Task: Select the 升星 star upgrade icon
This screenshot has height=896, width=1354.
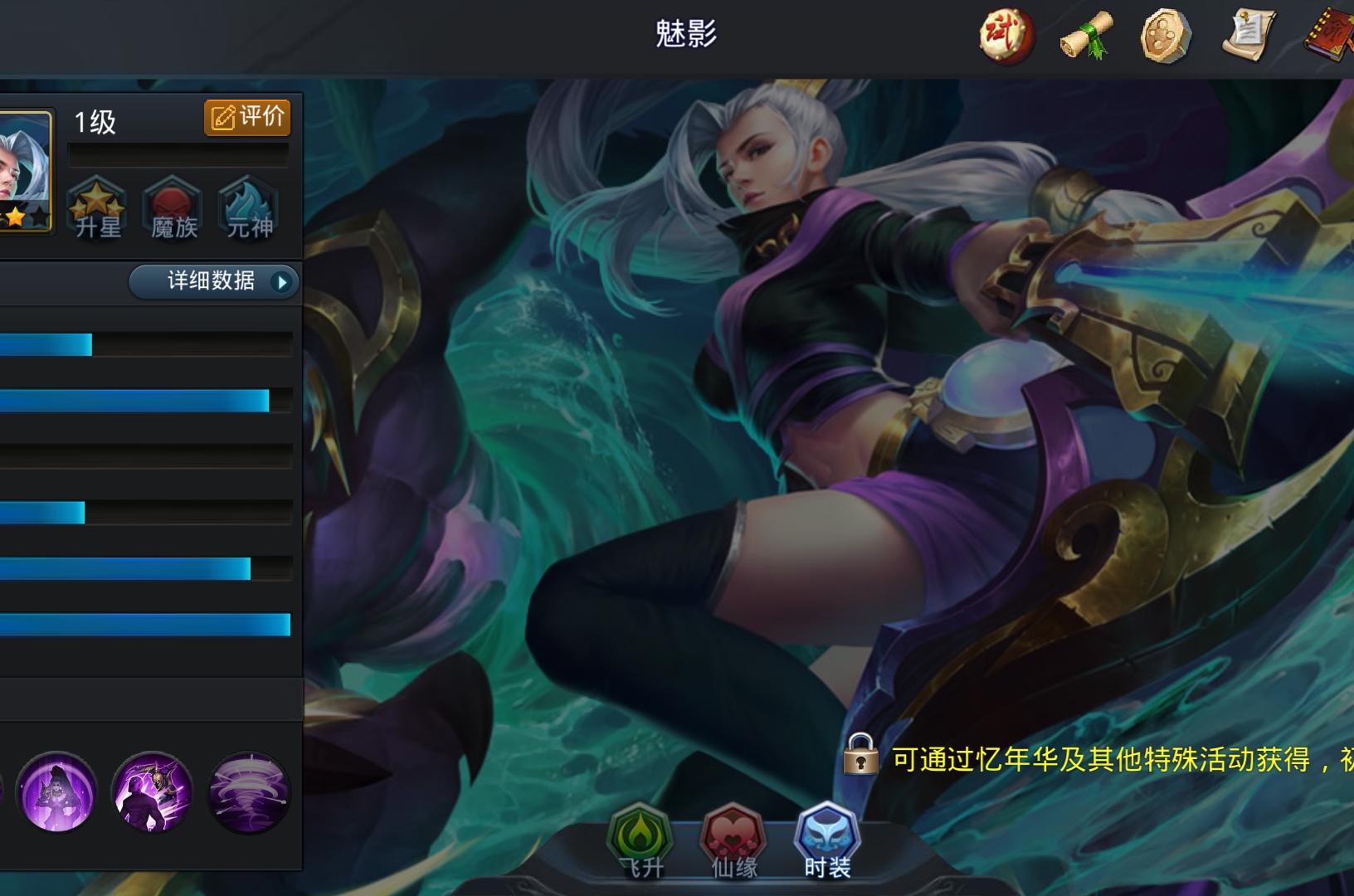Action: click(x=96, y=209)
